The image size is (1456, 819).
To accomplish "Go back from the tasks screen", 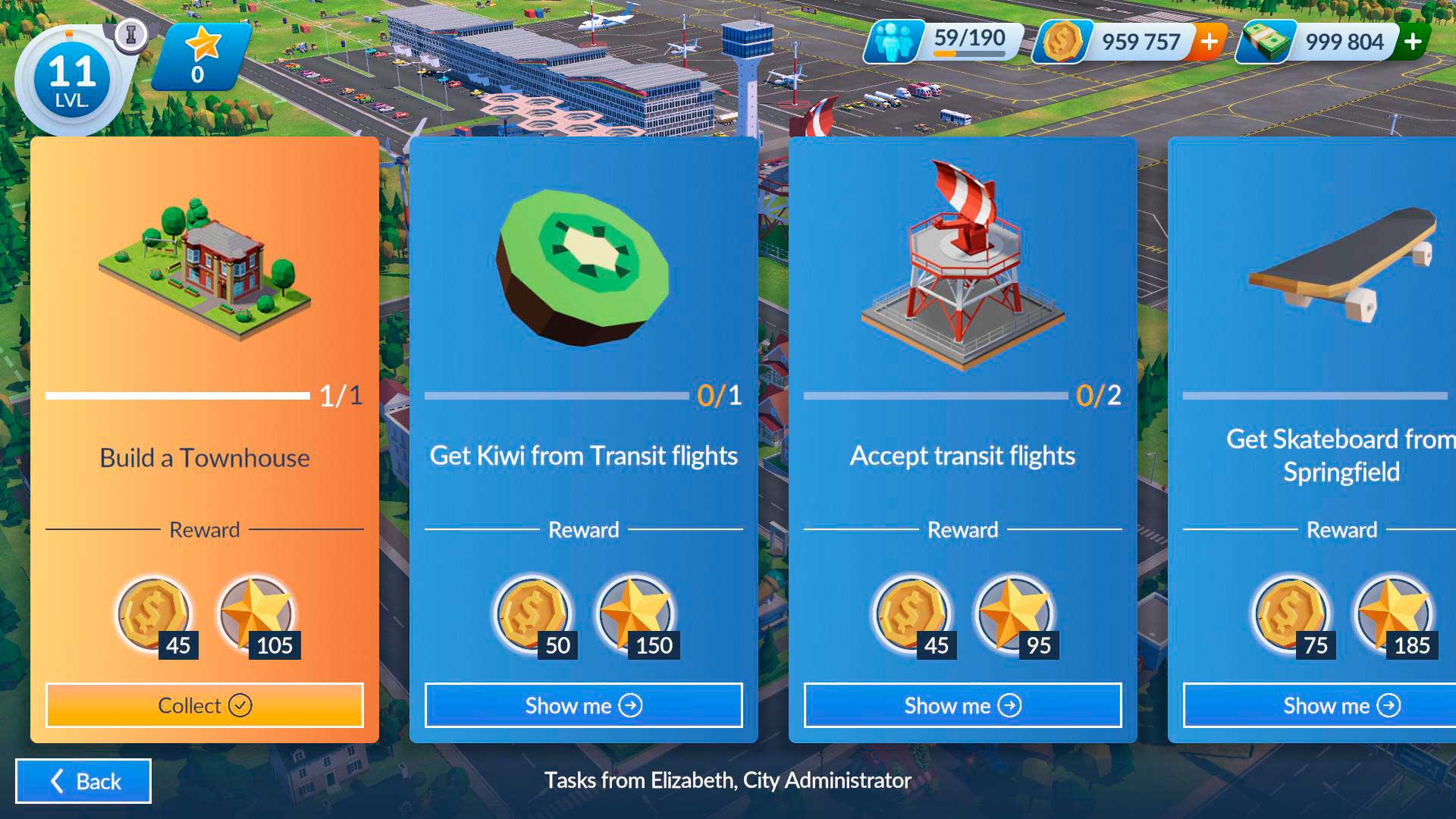I will [83, 781].
